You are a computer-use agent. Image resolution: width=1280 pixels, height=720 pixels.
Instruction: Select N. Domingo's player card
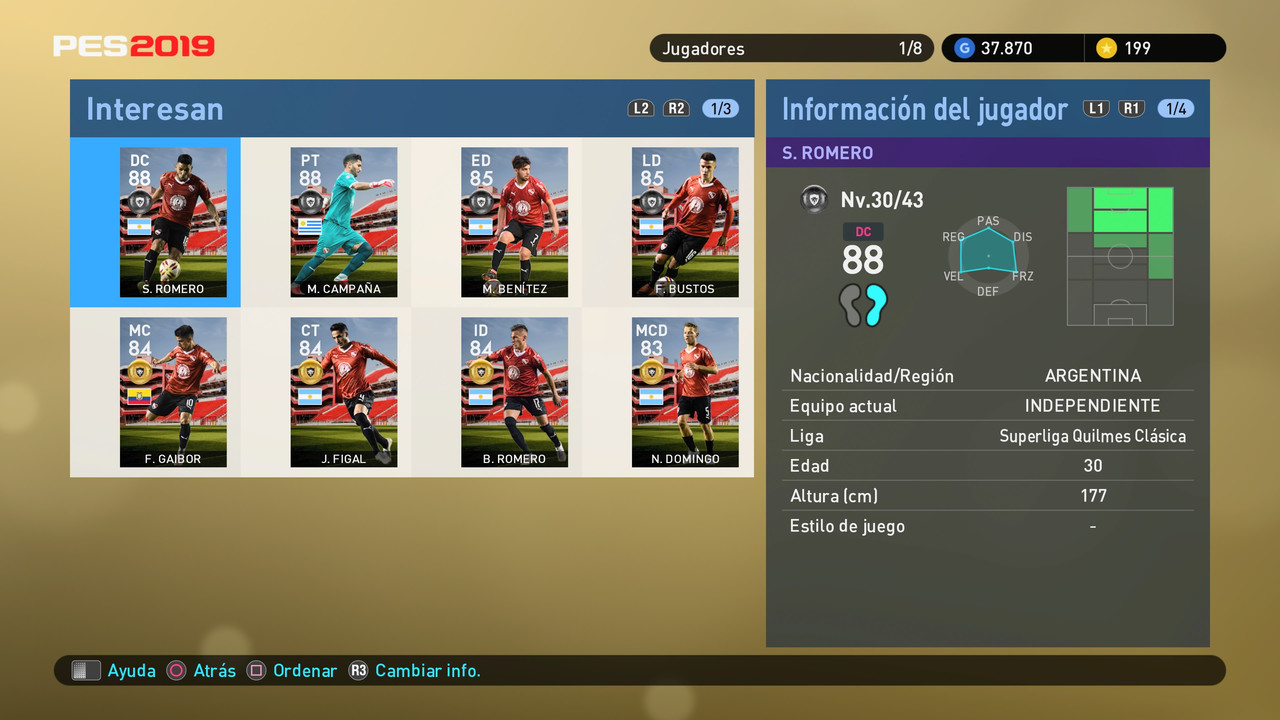685,392
